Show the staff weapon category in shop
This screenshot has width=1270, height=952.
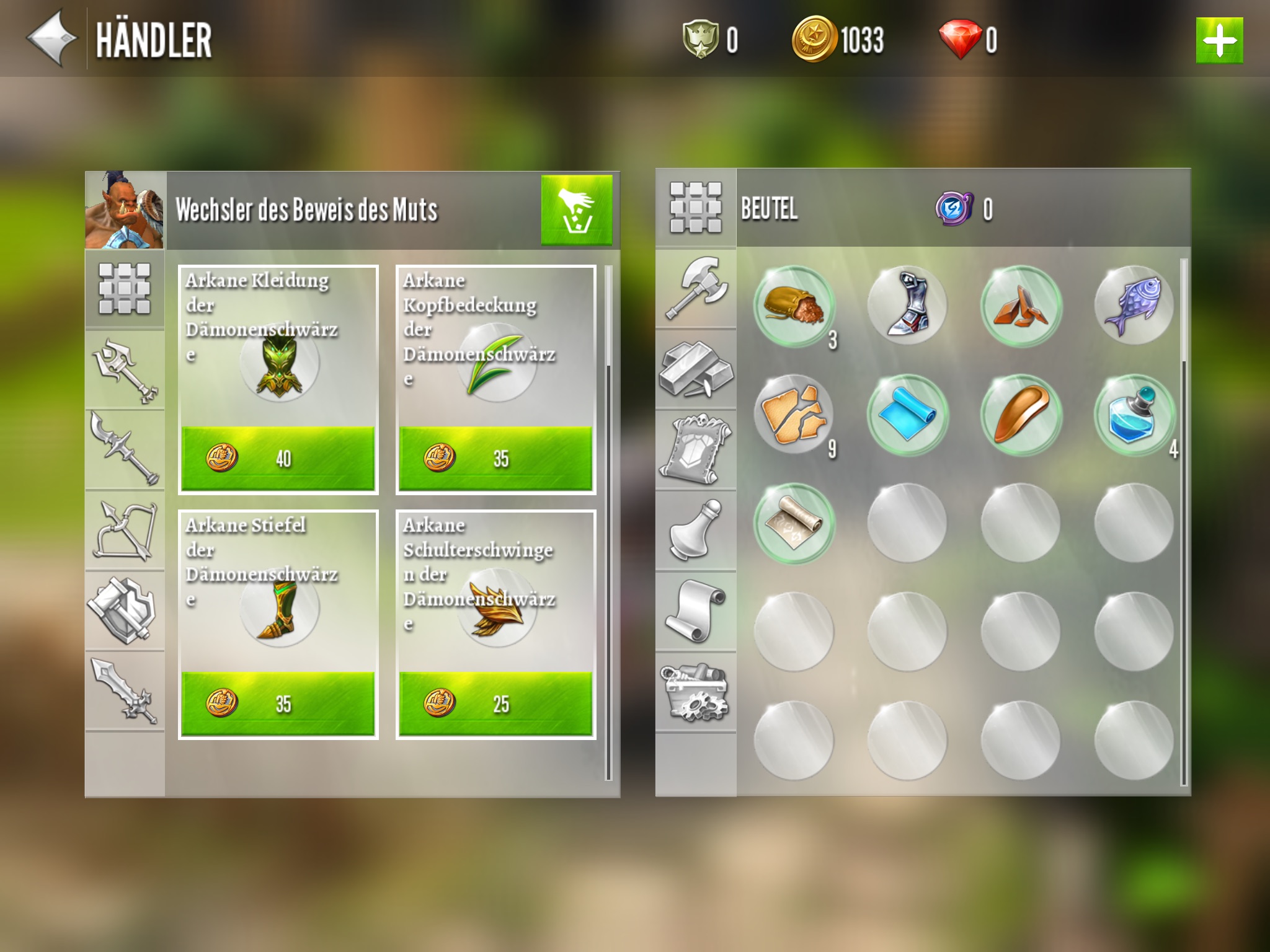pyautogui.click(x=125, y=370)
